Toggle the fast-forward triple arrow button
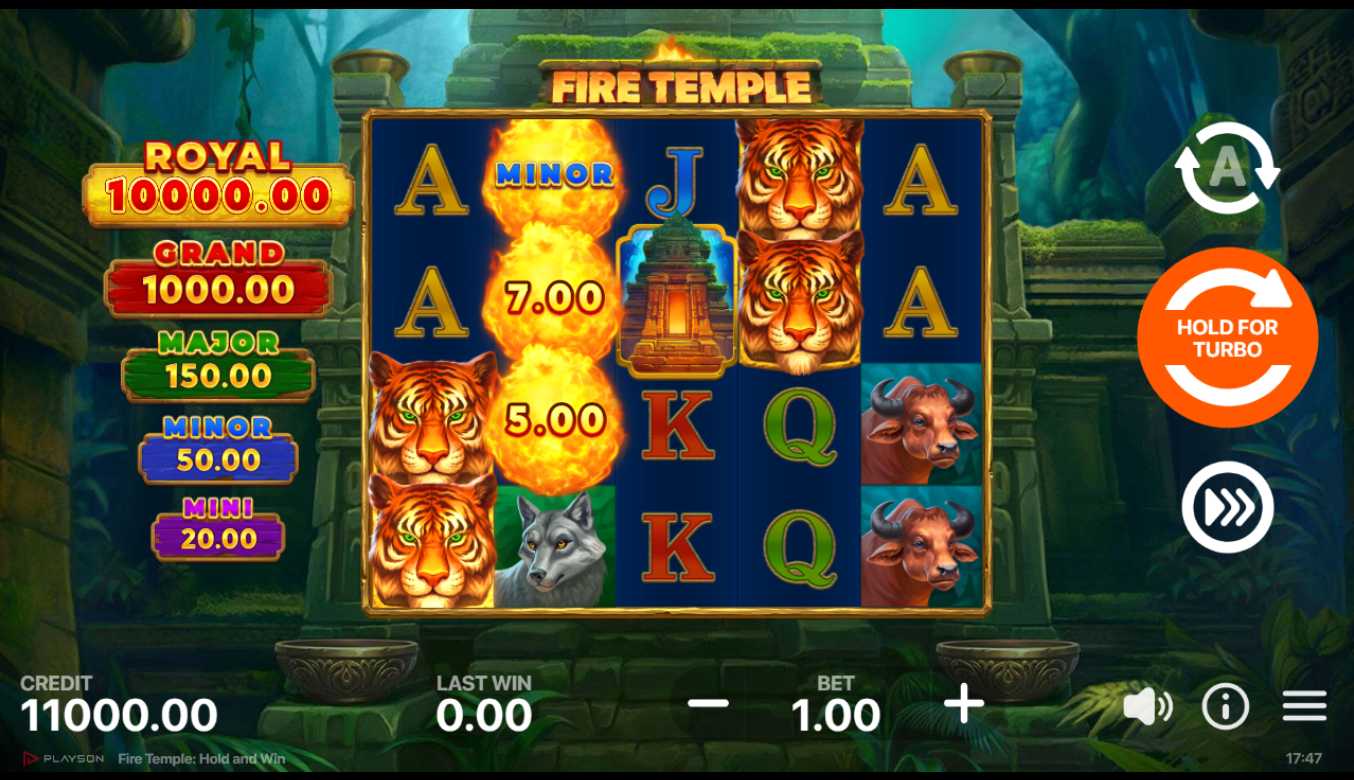This screenshot has width=1354, height=780. pos(1227,507)
